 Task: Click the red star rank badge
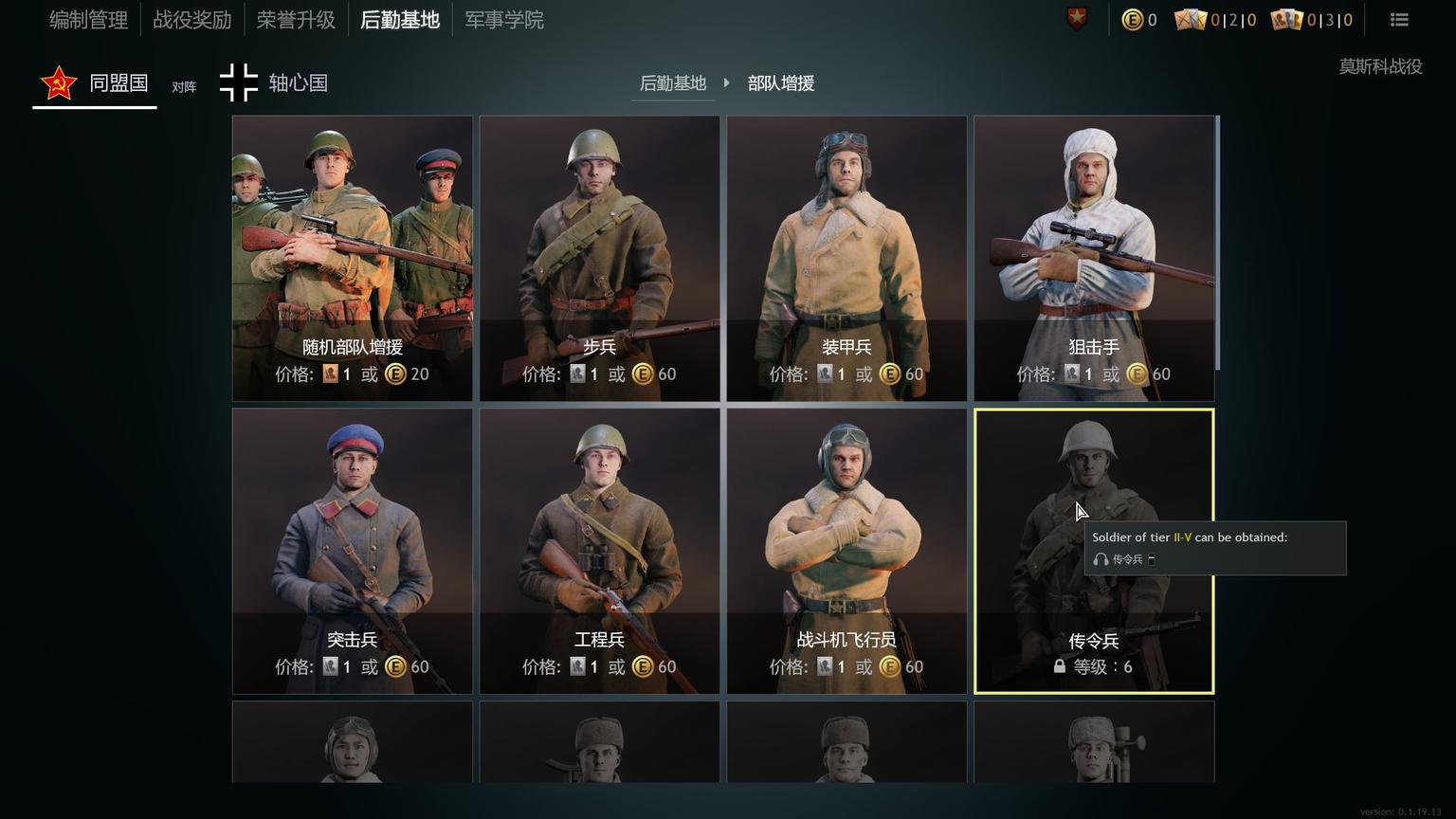(x=1078, y=18)
